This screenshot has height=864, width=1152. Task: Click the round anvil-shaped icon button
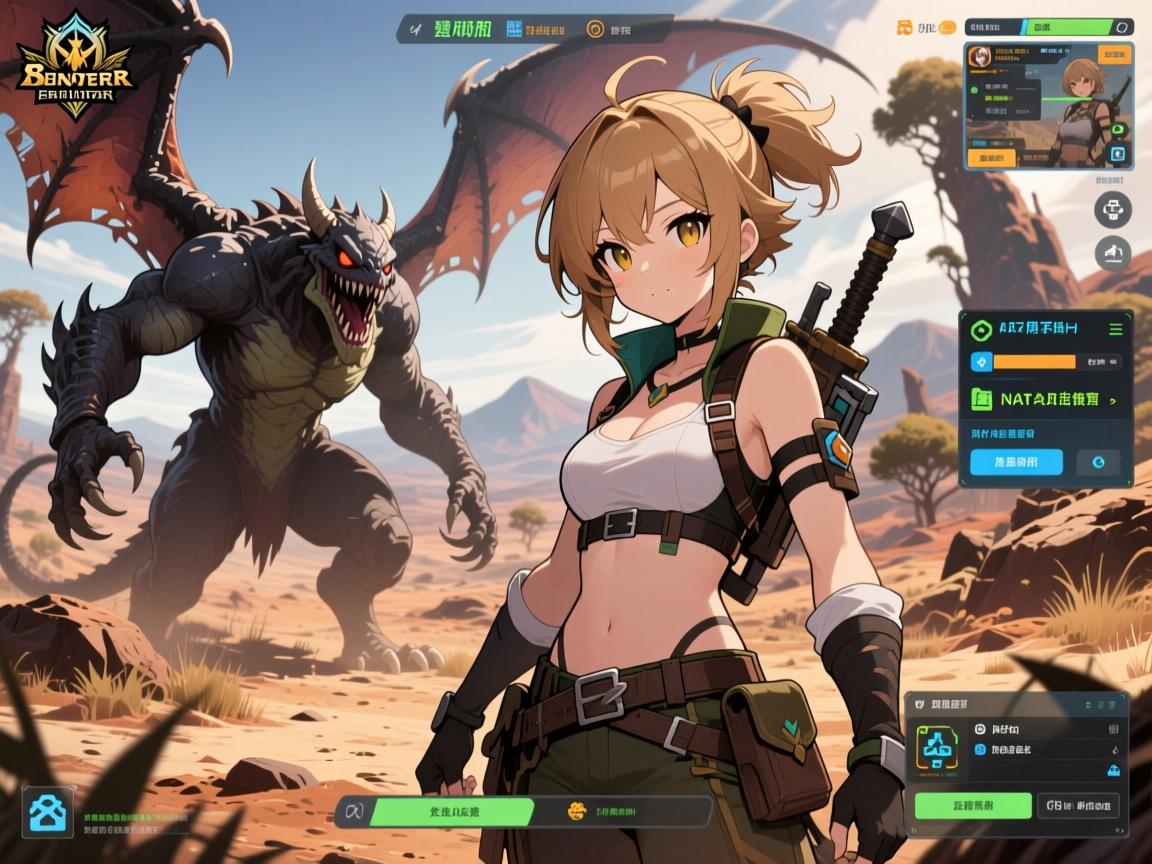pyautogui.click(x=1112, y=253)
